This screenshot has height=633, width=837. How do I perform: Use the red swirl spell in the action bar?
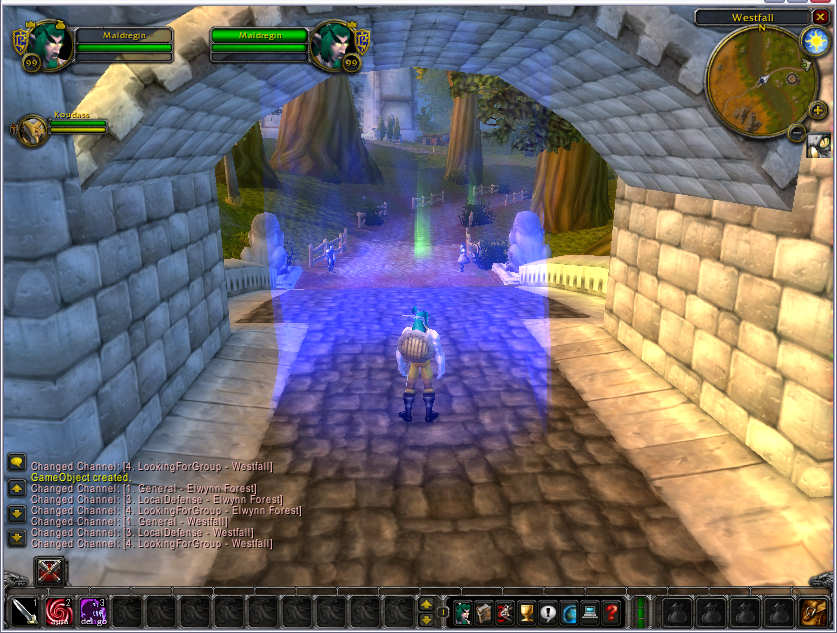(x=58, y=610)
